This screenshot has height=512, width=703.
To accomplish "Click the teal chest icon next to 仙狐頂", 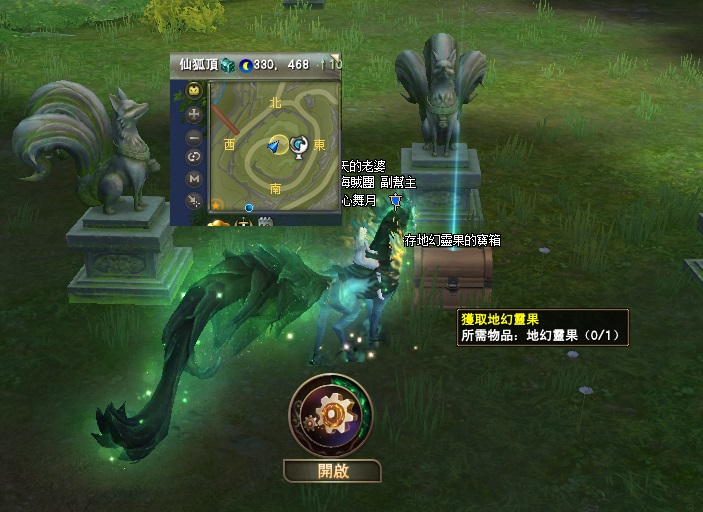I will tap(227, 64).
